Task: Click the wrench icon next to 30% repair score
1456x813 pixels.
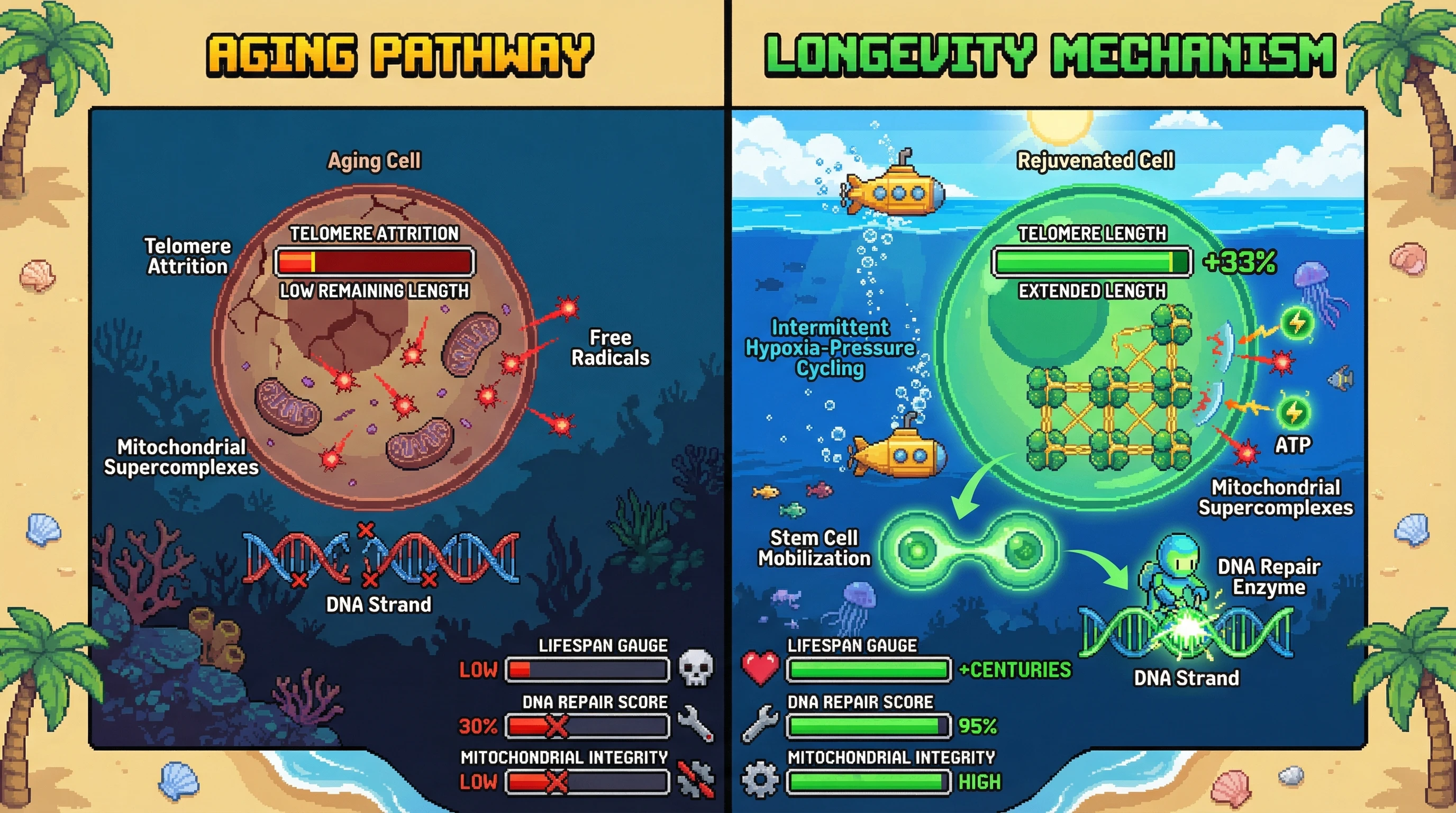Action: [x=696, y=724]
